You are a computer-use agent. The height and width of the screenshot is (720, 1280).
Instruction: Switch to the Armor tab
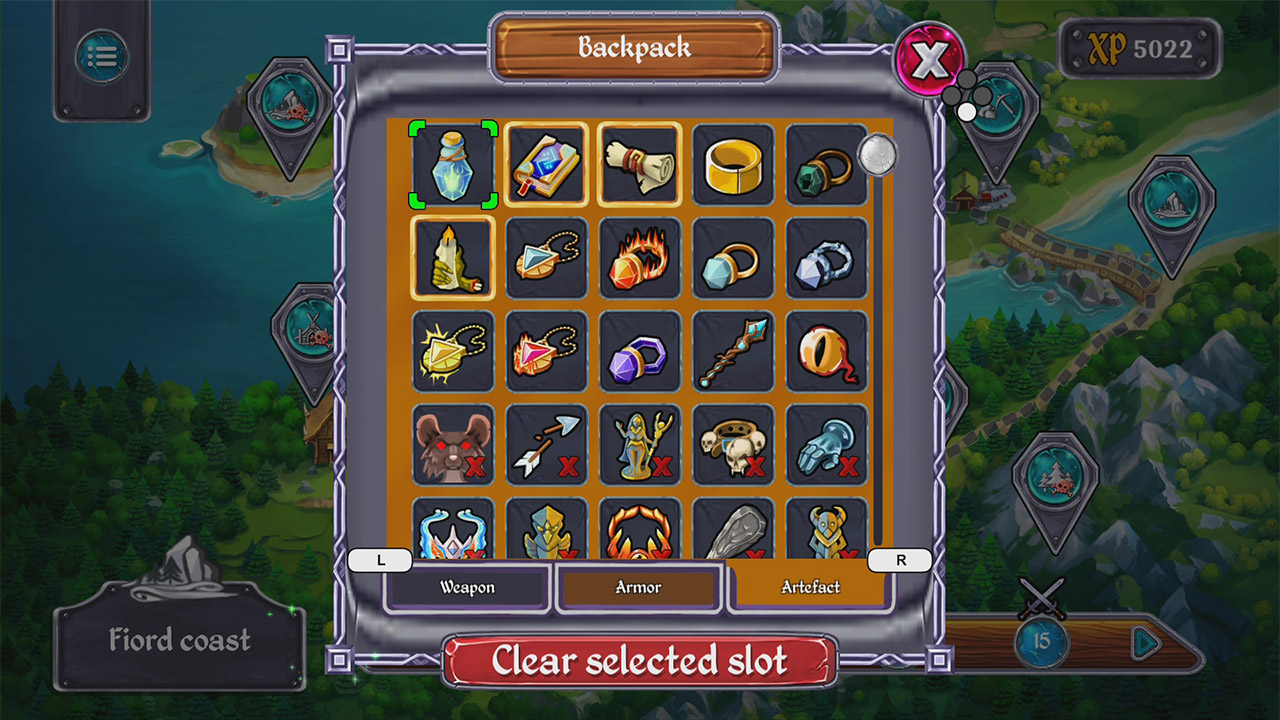pyautogui.click(x=639, y=588)
